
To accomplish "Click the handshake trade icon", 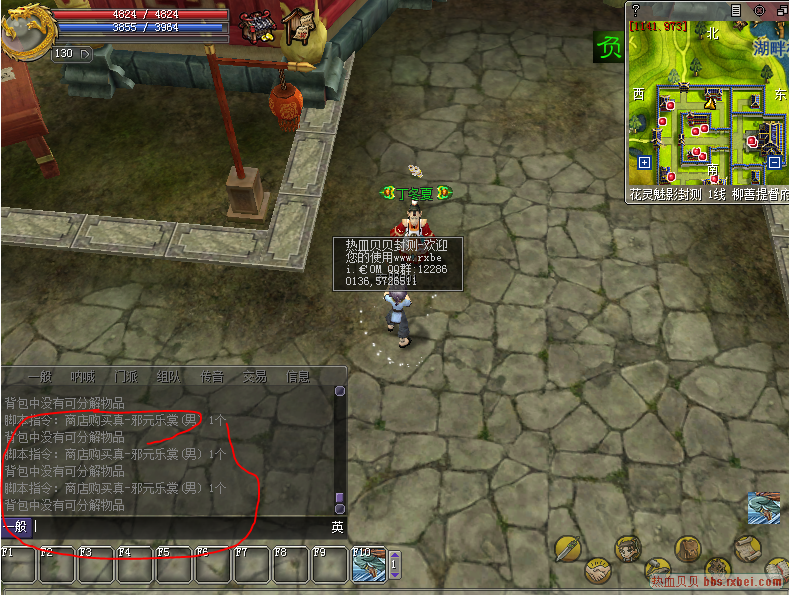I will pyautogui.click(x=597, y=573).
